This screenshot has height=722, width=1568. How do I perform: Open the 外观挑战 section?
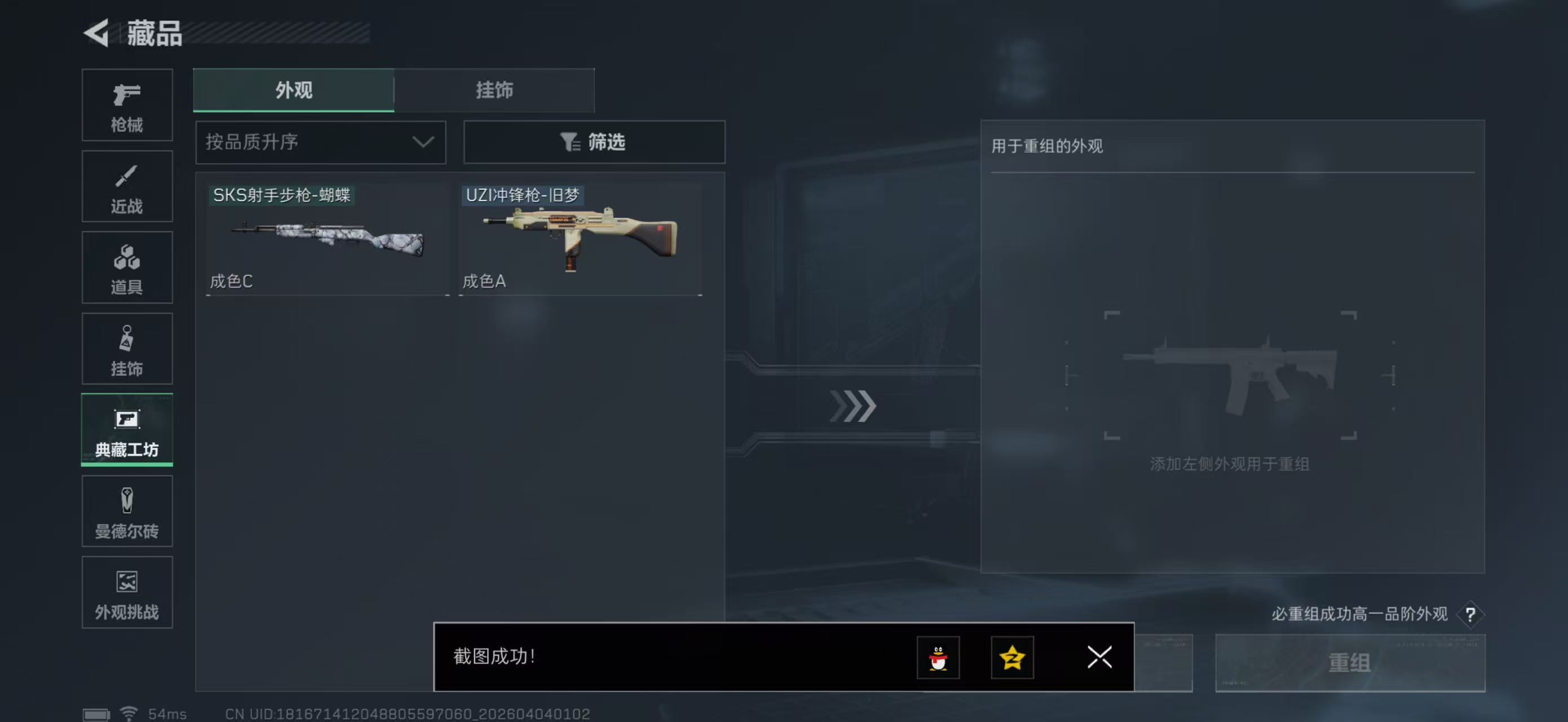coord(127,592)
